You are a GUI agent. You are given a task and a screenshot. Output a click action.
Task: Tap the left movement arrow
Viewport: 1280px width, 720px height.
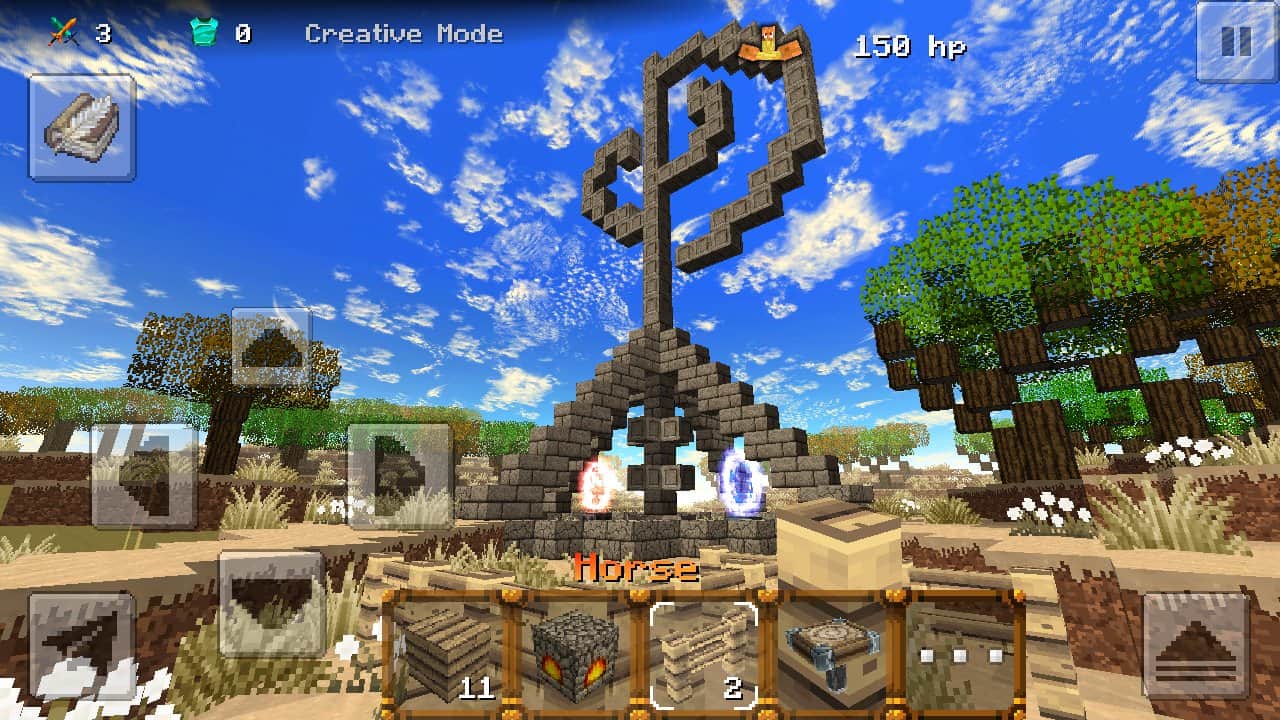(x=143, y=475)
